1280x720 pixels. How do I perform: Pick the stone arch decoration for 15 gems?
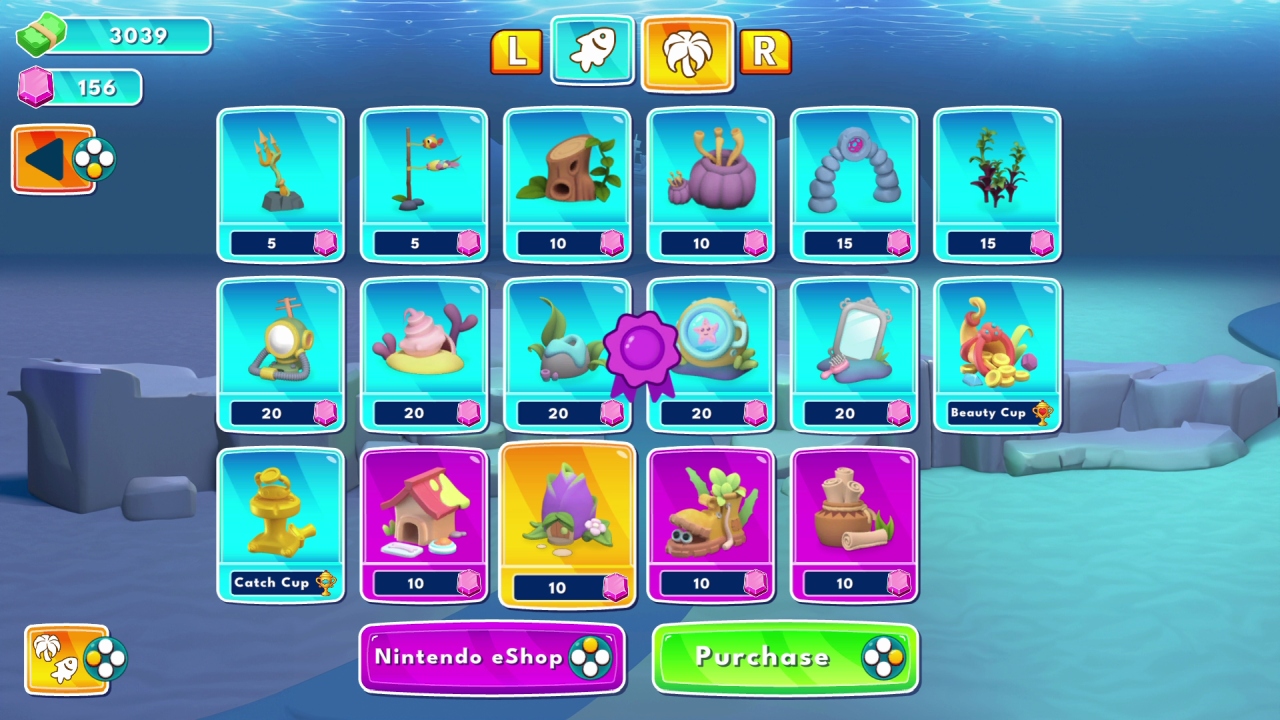tap(854, 185)
